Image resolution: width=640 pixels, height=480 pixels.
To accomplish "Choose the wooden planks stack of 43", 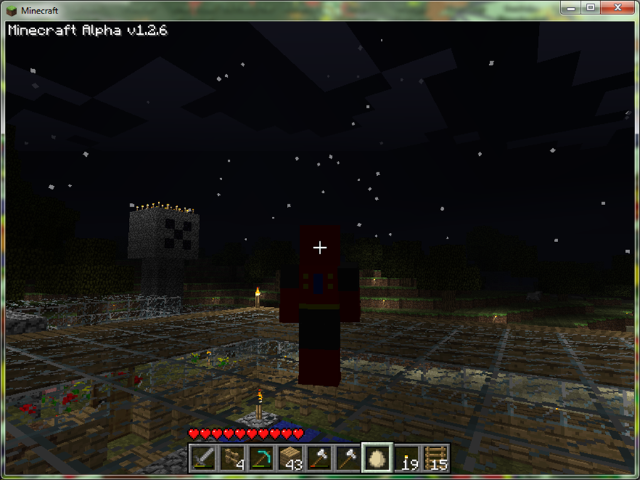I will (x=291, y=458).
